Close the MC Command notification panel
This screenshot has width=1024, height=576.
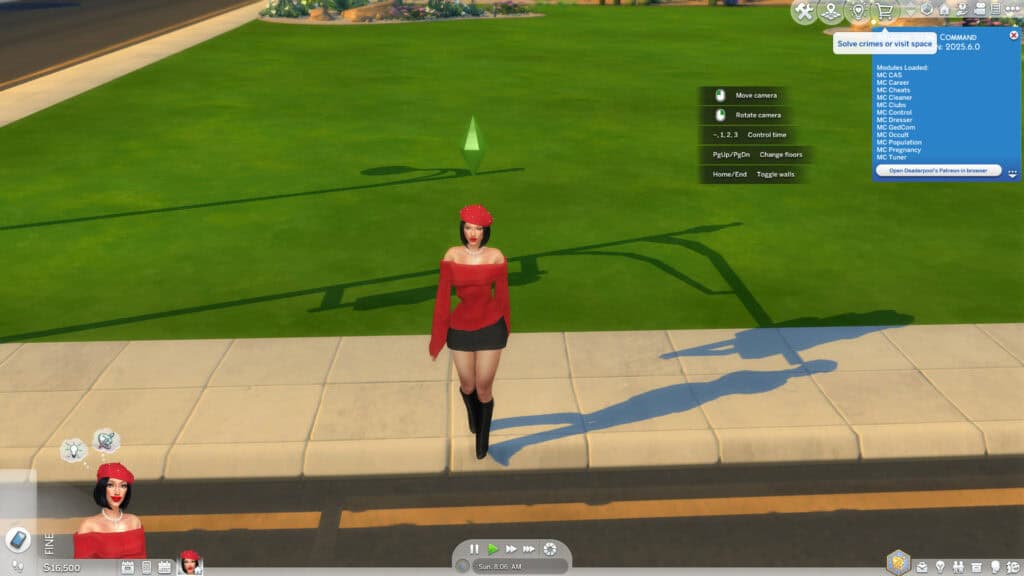pos(1014,35)
